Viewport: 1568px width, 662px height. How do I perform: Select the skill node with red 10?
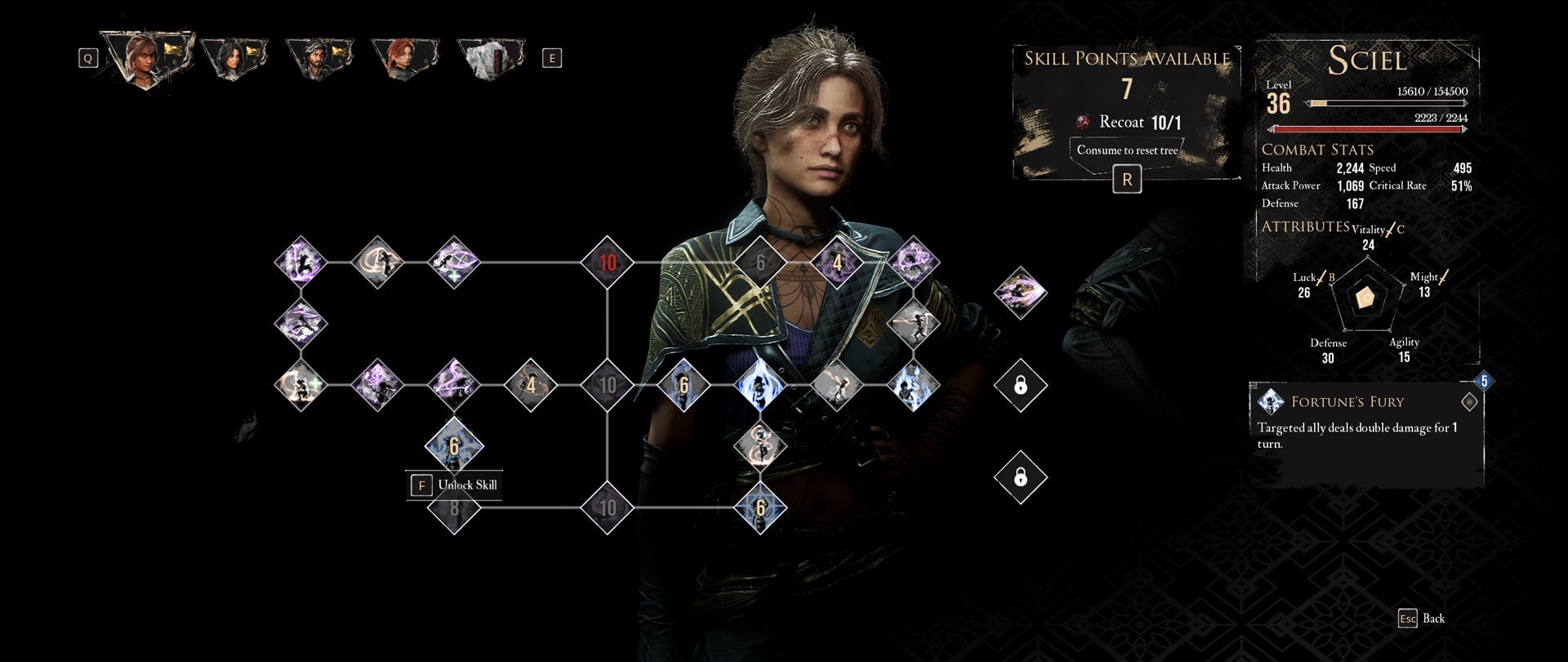pos(608,262)
